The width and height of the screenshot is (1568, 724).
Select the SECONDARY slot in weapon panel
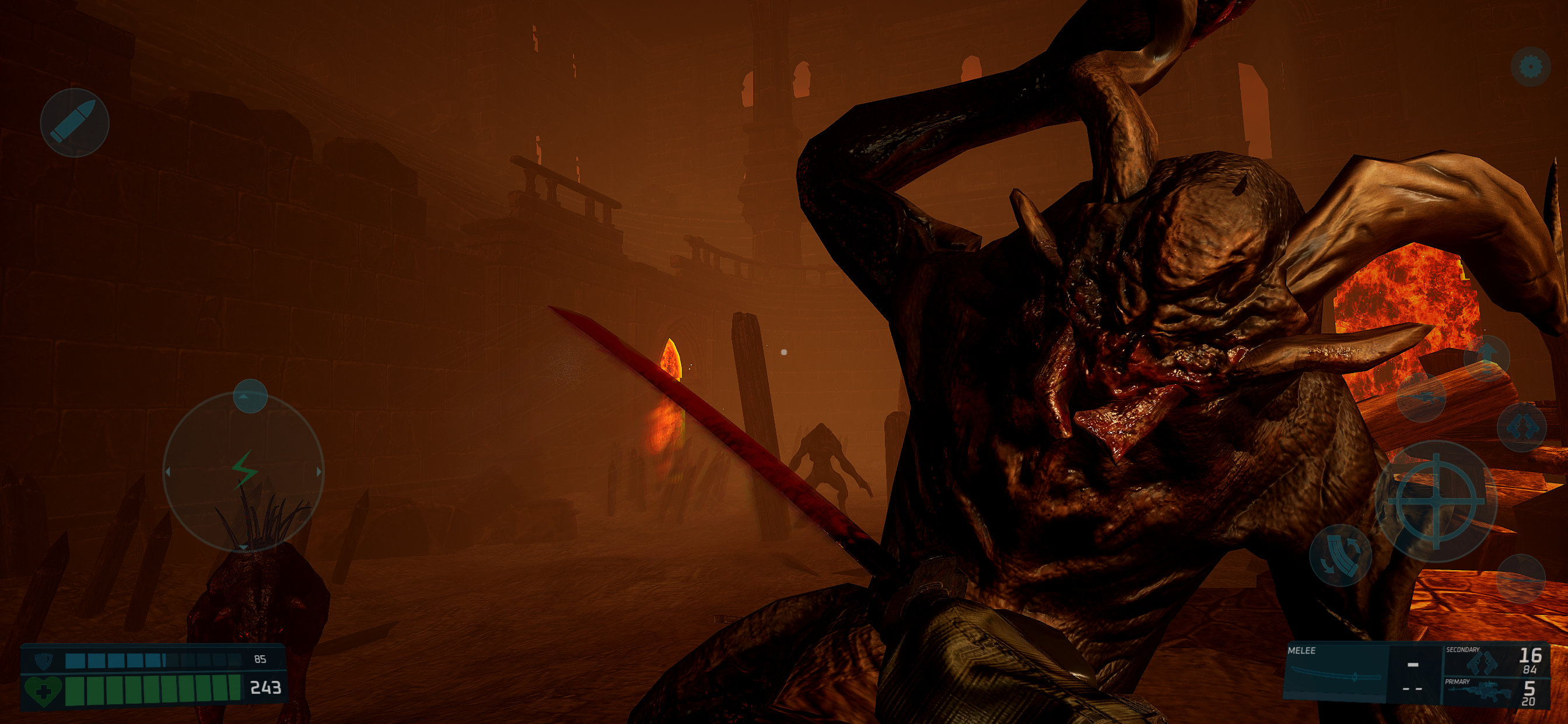tap(1493, 659)
